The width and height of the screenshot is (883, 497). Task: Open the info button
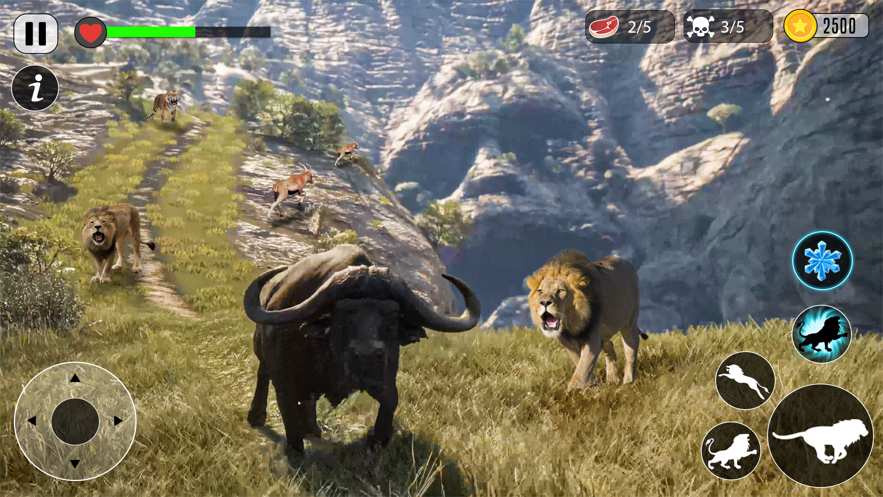(x=35, y=89)
